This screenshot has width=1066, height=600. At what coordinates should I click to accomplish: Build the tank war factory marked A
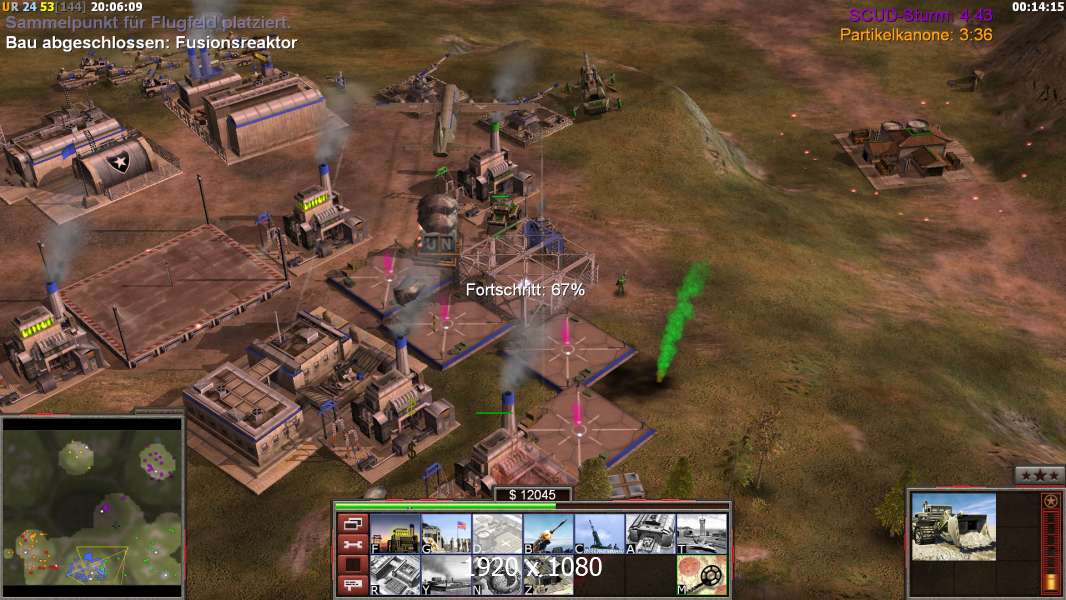650,534
